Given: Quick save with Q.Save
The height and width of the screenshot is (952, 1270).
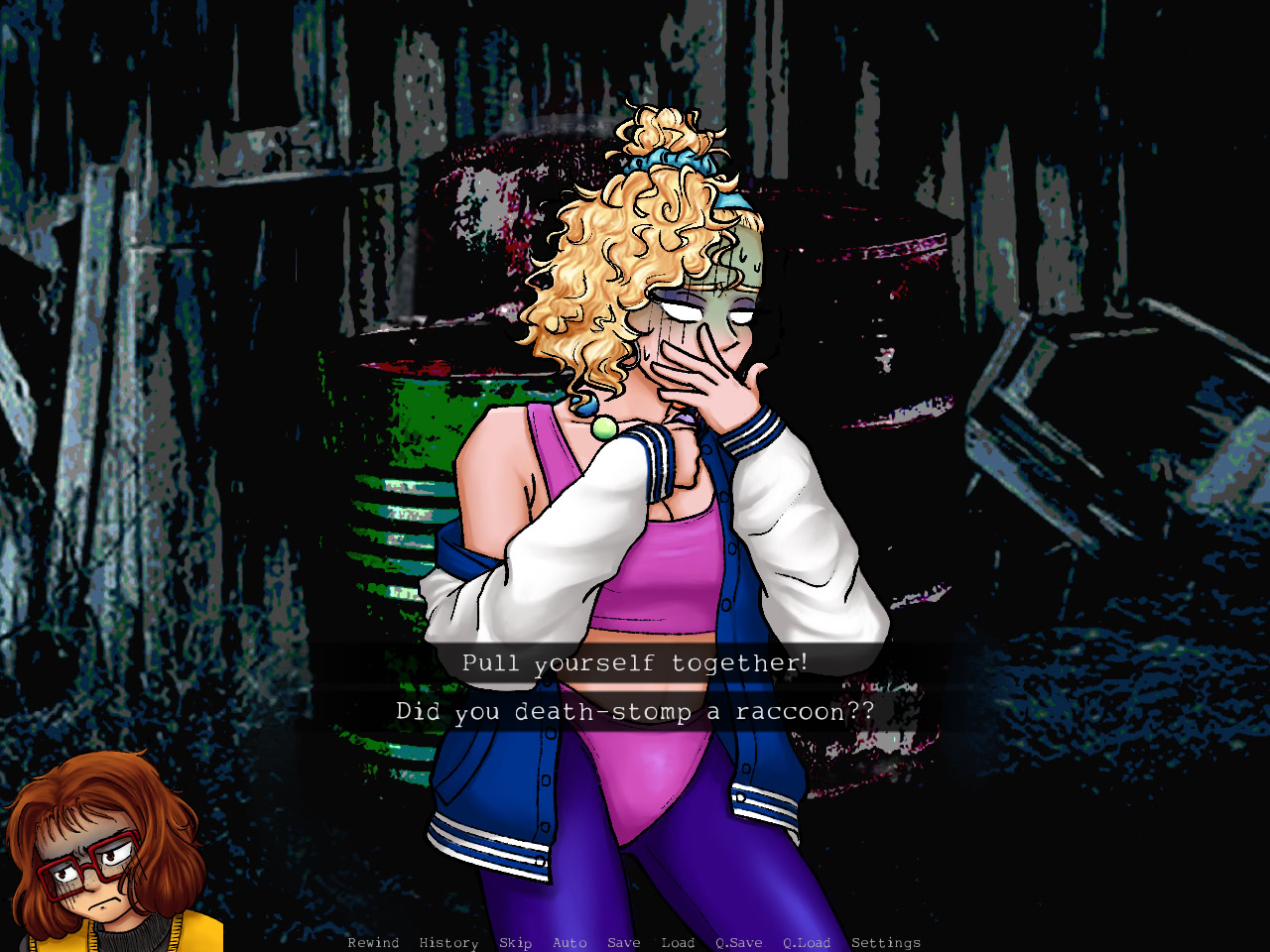Looking at the screenshot, I should [x=737, y=943].
